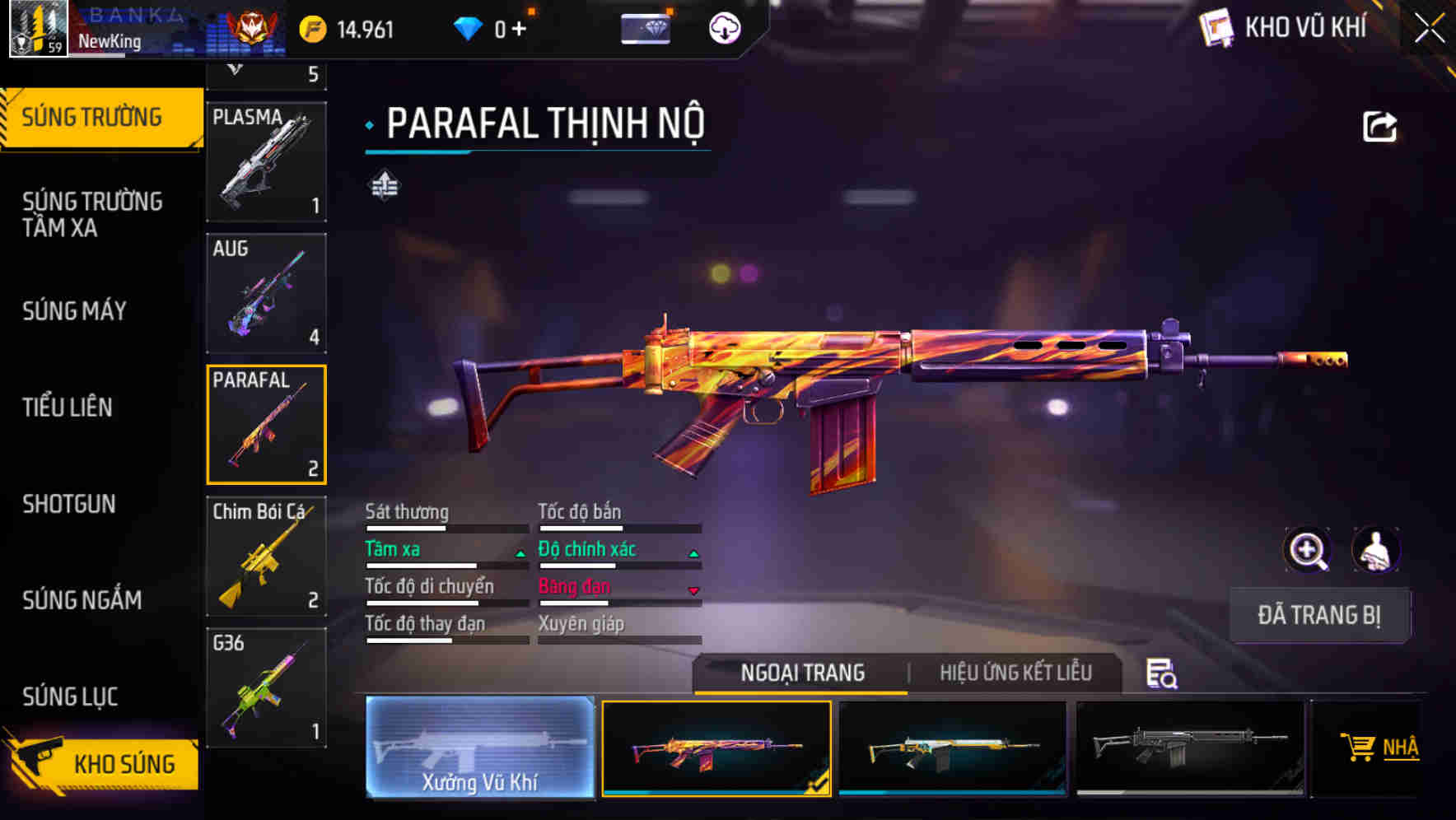Preview weapon on character model
Image resolution: width=1456 pixels, height=820 pixels.
click(x=1374, y=550)
